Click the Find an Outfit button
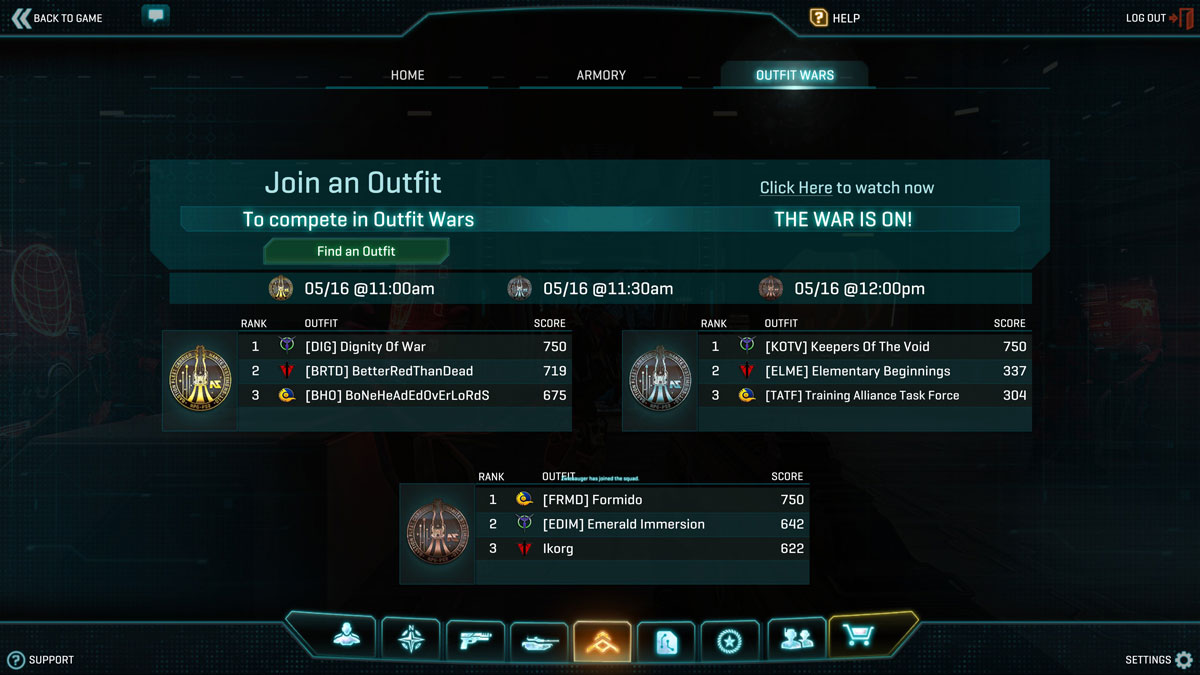 click(356, 251)
